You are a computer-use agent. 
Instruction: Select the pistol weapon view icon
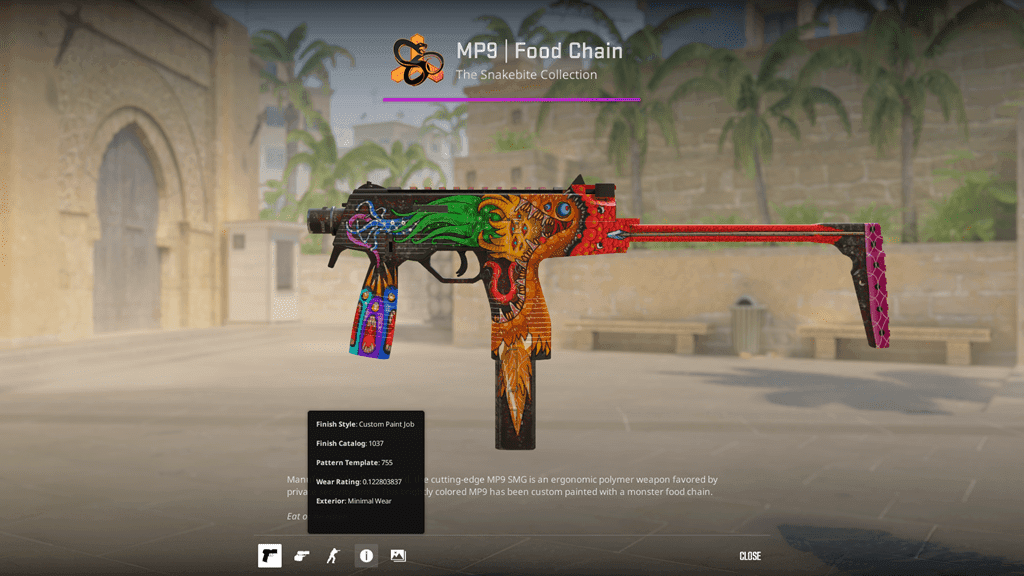point(269,556)
